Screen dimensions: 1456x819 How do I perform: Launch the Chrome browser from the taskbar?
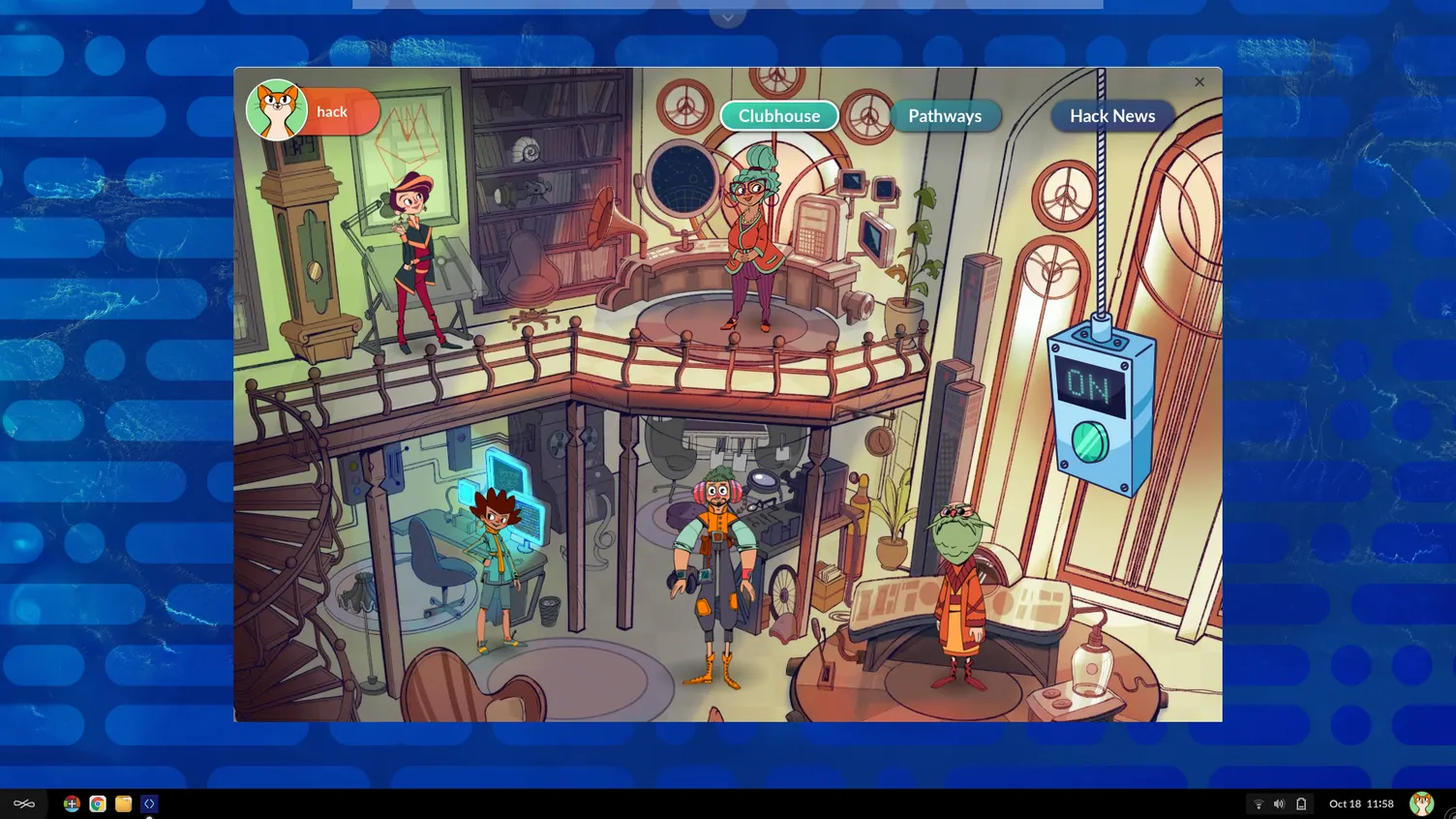[x=98, y=804]
